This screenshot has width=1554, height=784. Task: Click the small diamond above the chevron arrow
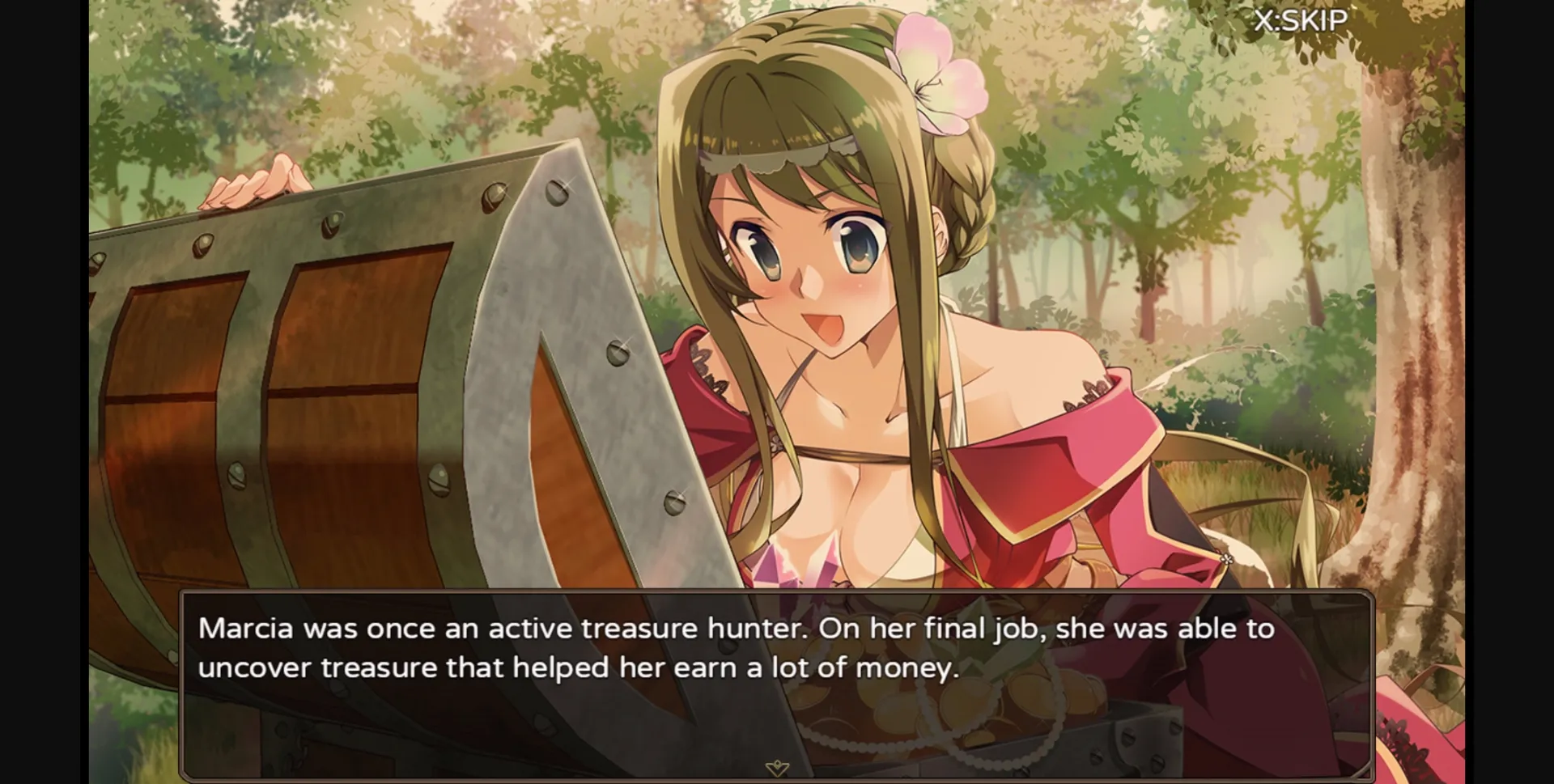pos(777,764)
